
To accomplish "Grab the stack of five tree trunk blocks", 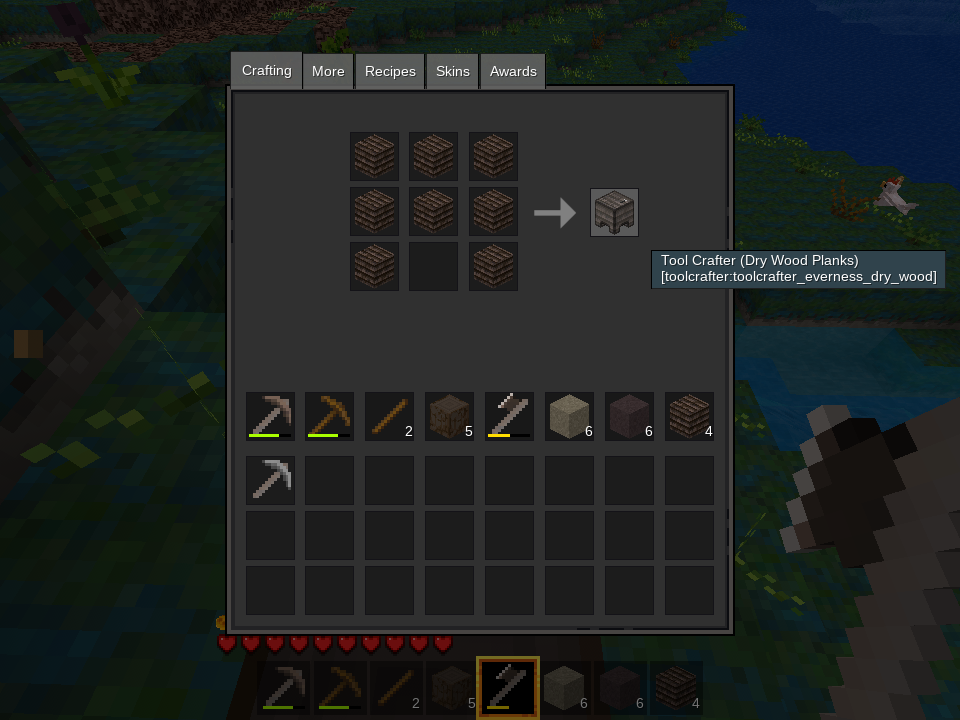I will click(x=450, y=416).
